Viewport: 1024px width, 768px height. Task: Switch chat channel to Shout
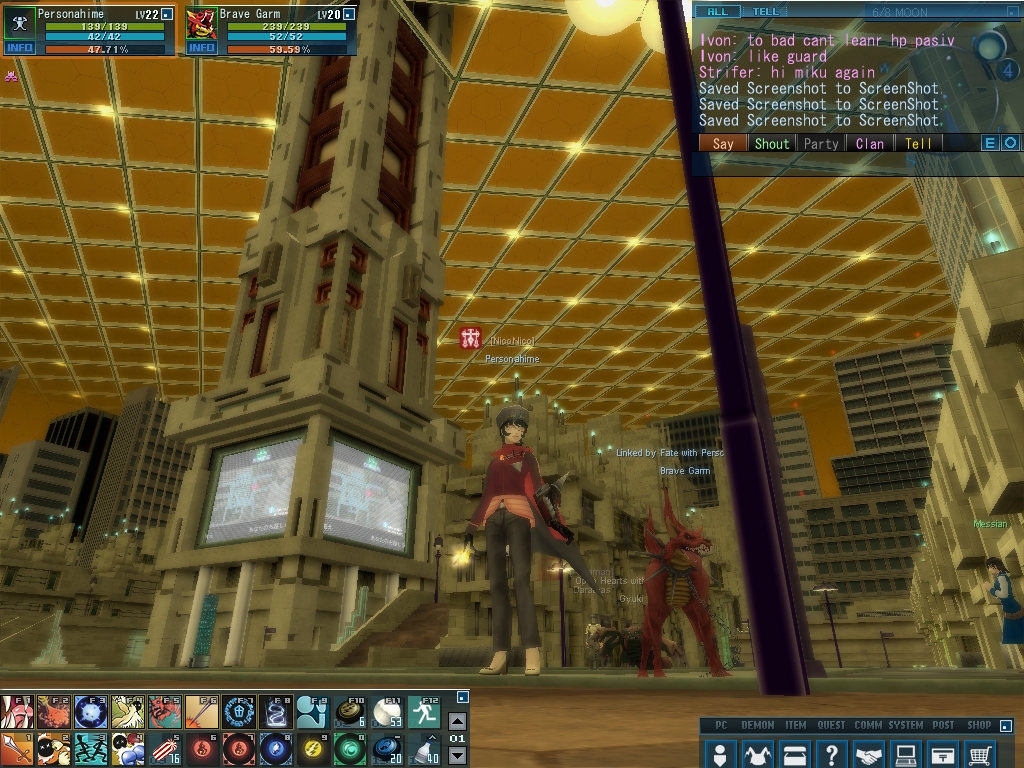[771, 144]
